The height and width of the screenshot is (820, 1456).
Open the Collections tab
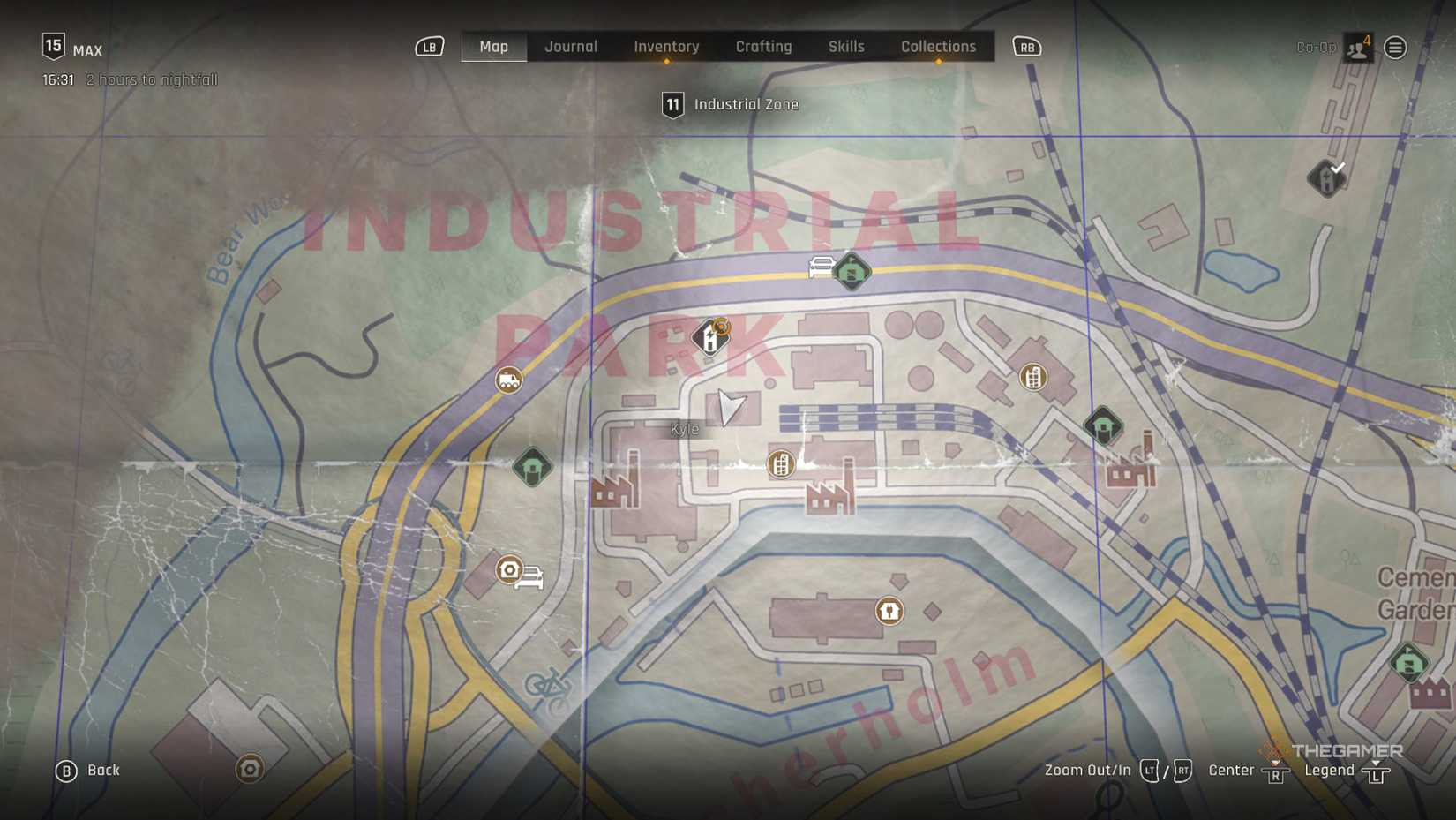pos(938,47)
